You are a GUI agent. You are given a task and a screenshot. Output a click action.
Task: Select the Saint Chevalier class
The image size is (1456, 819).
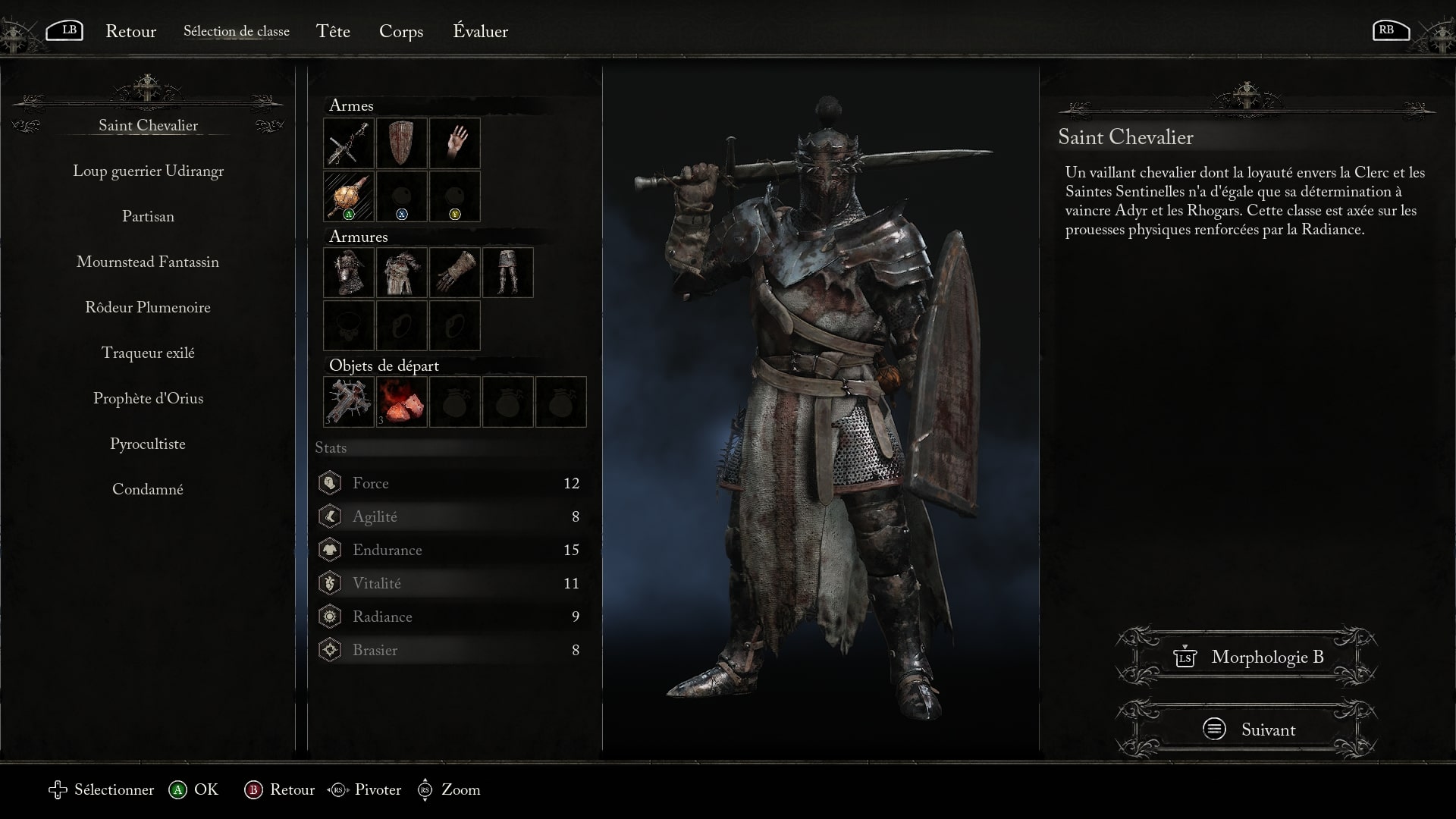click(148, 125)
